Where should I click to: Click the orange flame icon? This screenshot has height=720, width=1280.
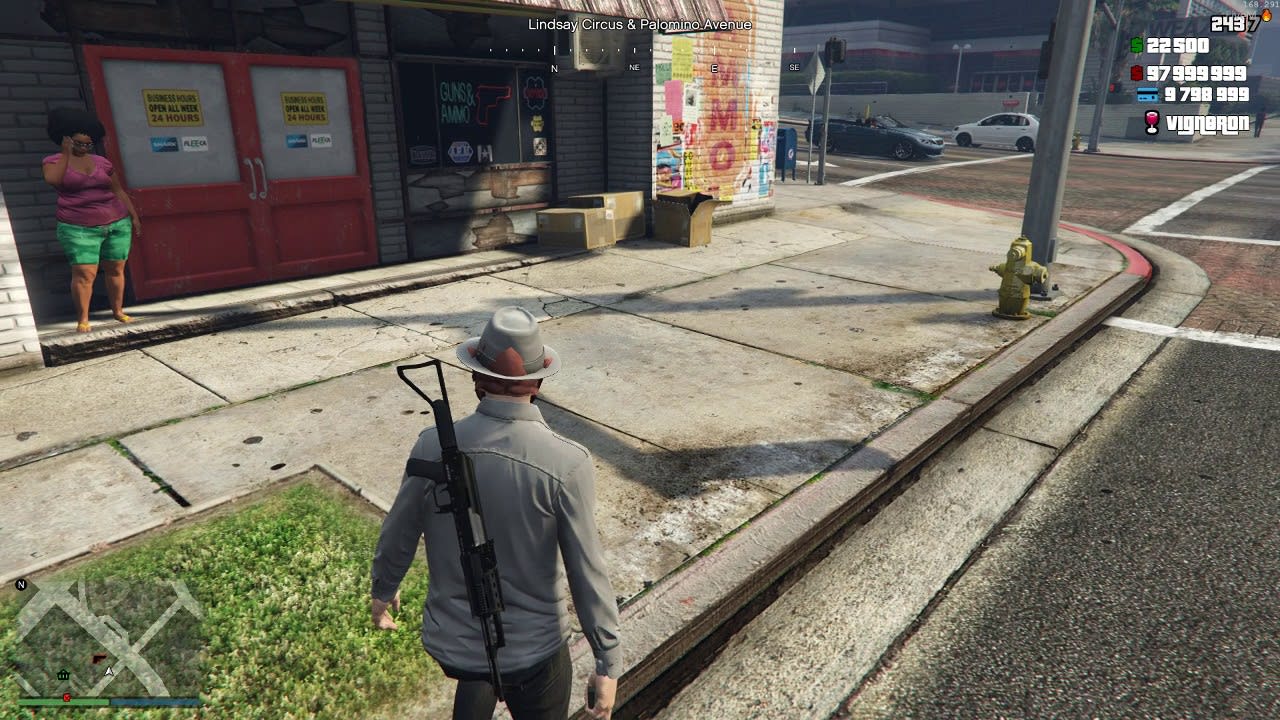click(1266, 16)
